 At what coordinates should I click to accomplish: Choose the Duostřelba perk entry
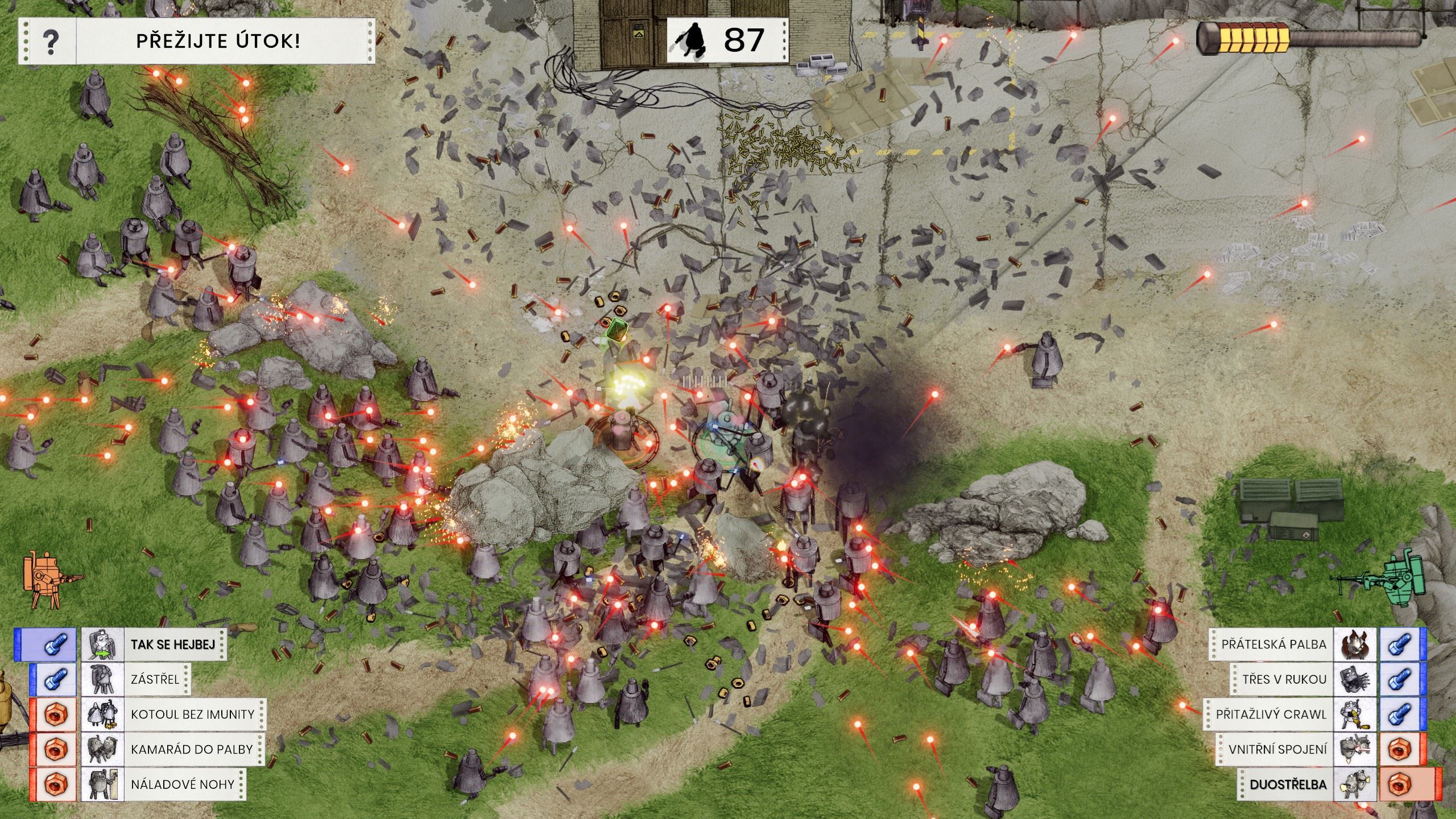1288,784
